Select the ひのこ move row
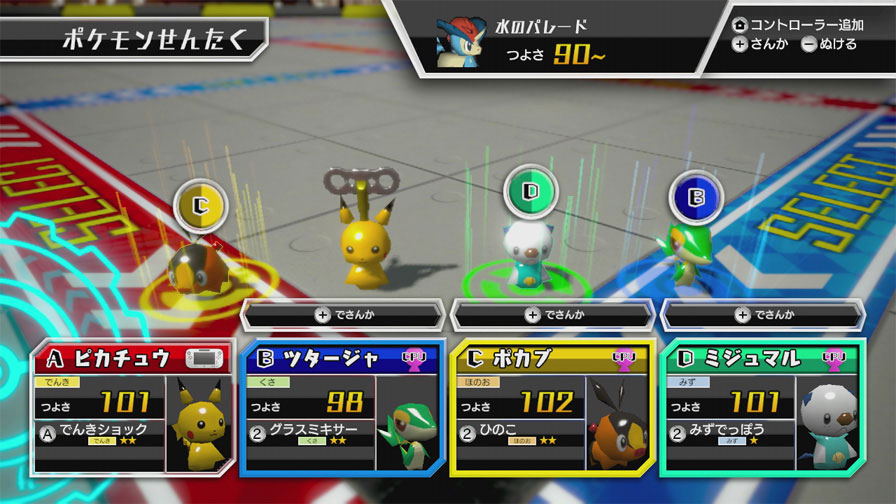Screen dimensions: 896x504 (520, 430)
